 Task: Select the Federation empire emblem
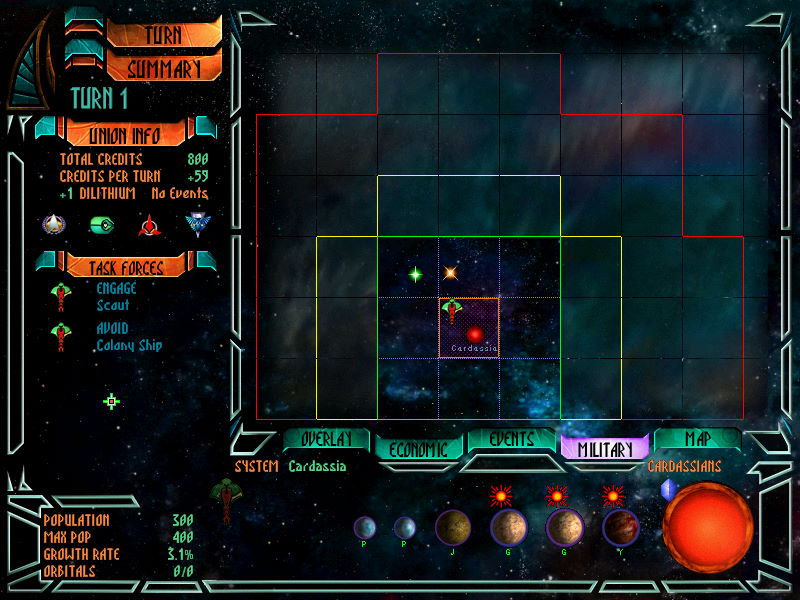point(53,224)
